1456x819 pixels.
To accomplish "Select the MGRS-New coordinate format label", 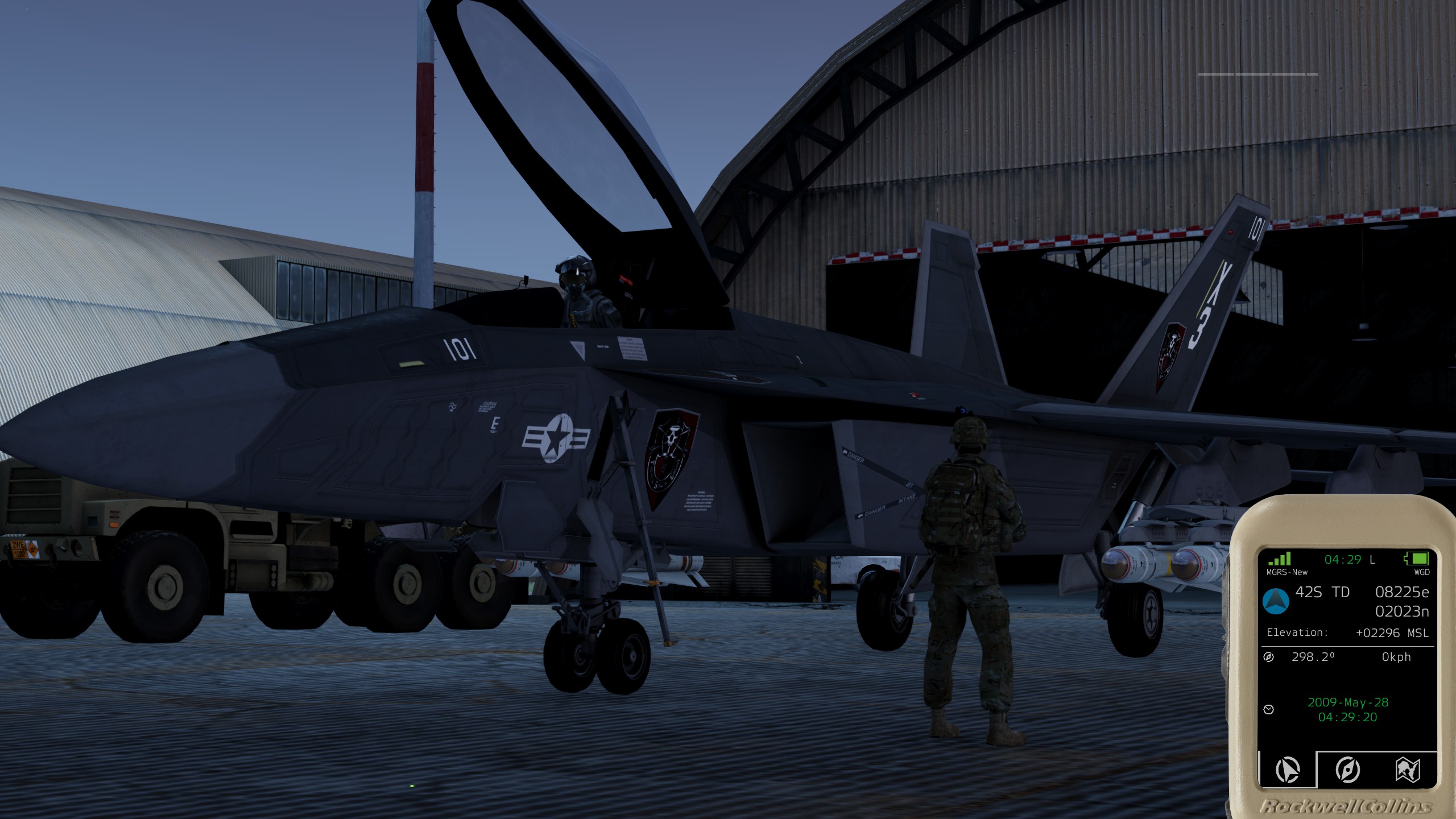I will click(x=1287, y=572).
